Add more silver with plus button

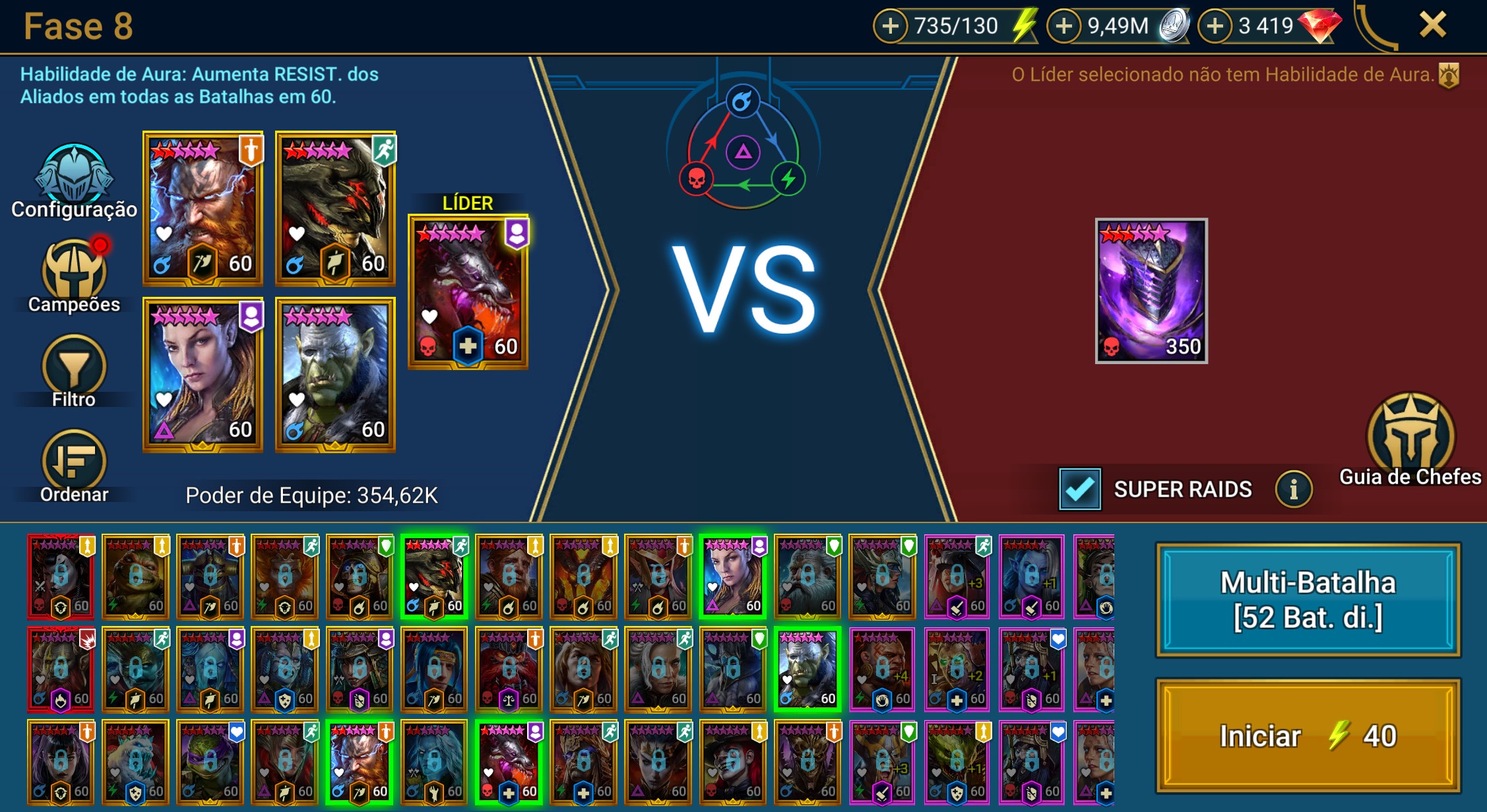(1063, 26)
